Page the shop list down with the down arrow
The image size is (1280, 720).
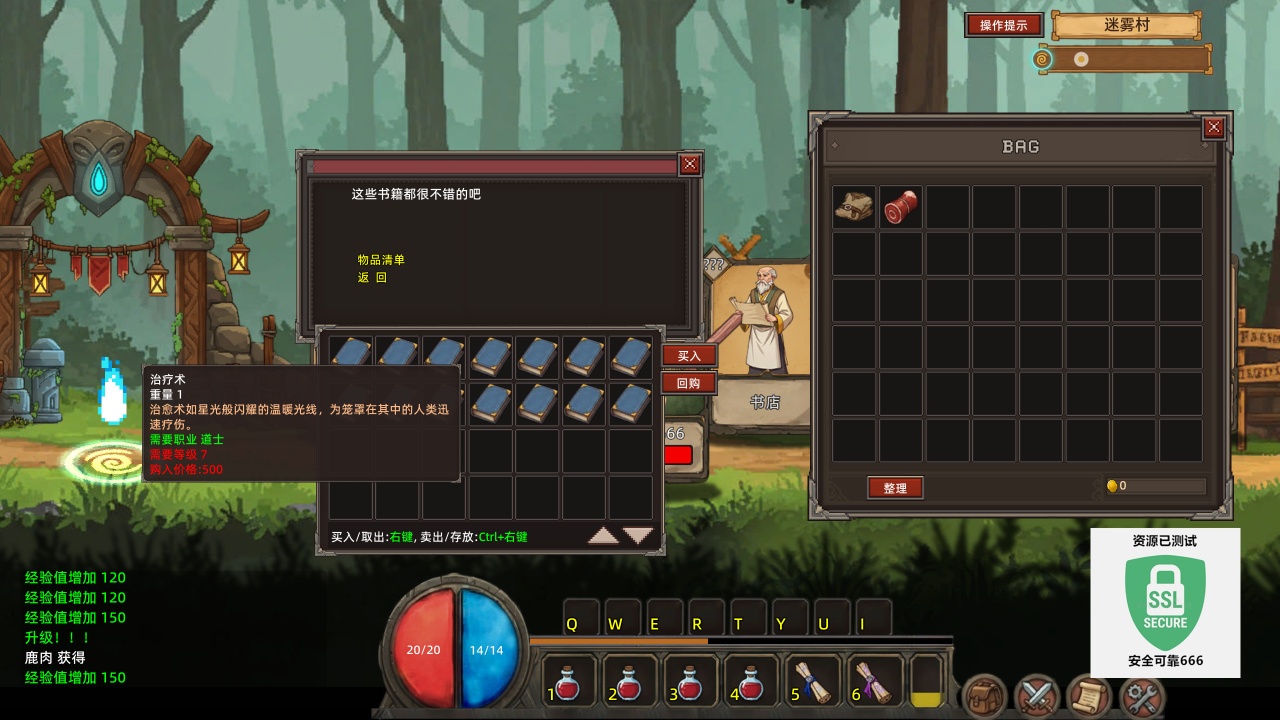[638, 536]
